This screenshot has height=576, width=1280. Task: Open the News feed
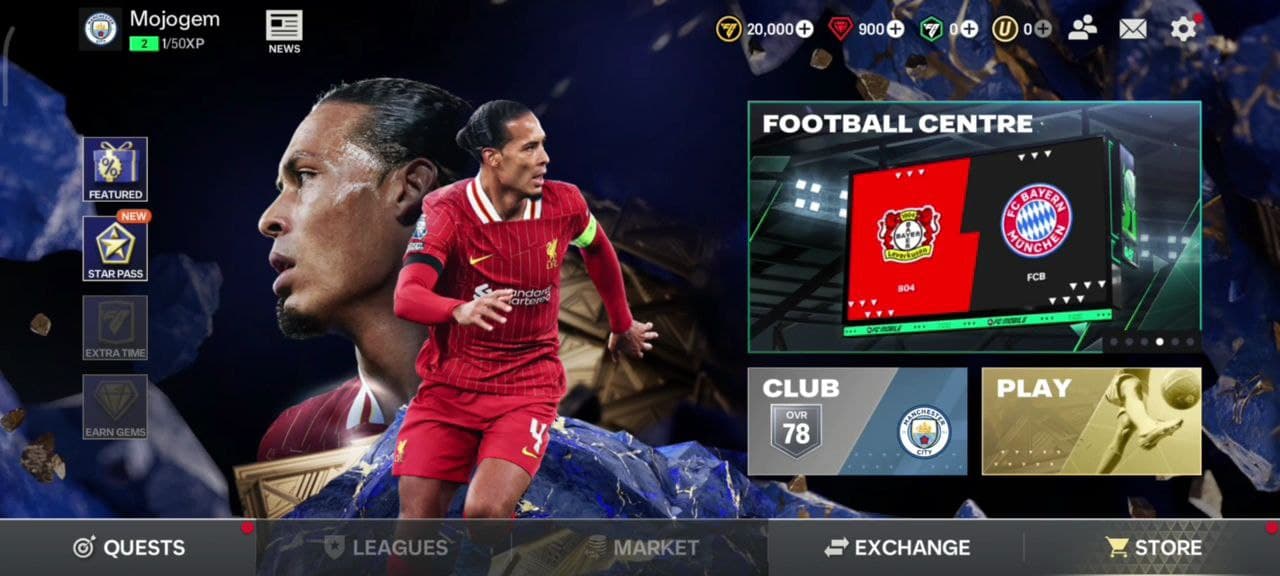[284, 31]
